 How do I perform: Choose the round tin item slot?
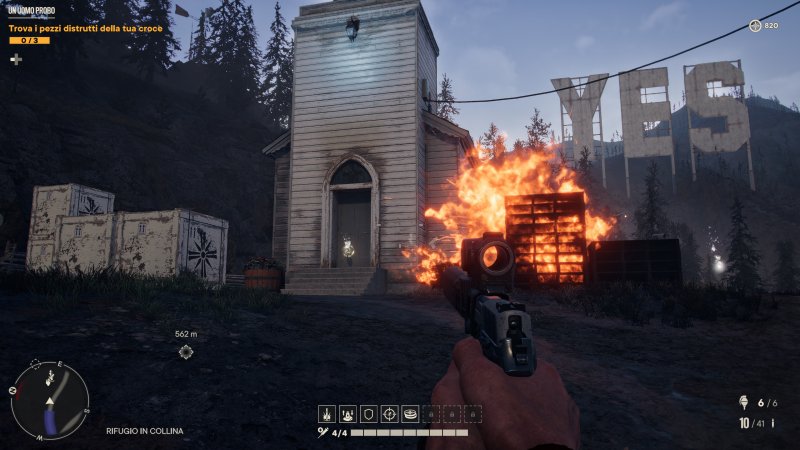[410, 413]
